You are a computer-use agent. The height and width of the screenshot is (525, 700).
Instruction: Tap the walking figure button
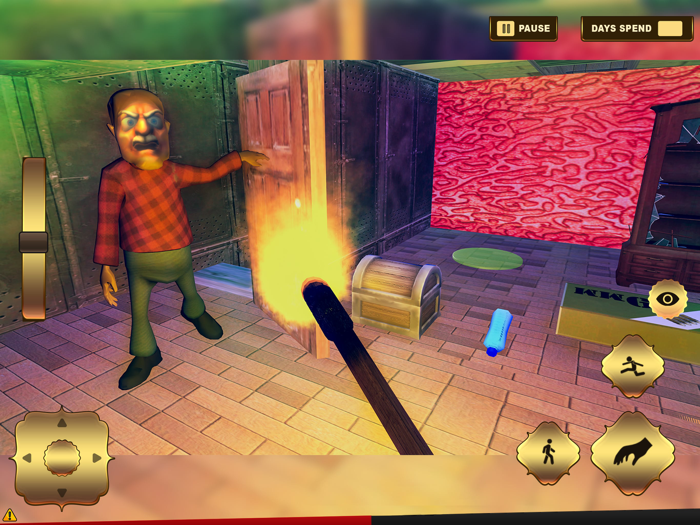pyautogui.click(x=548, y=453)
